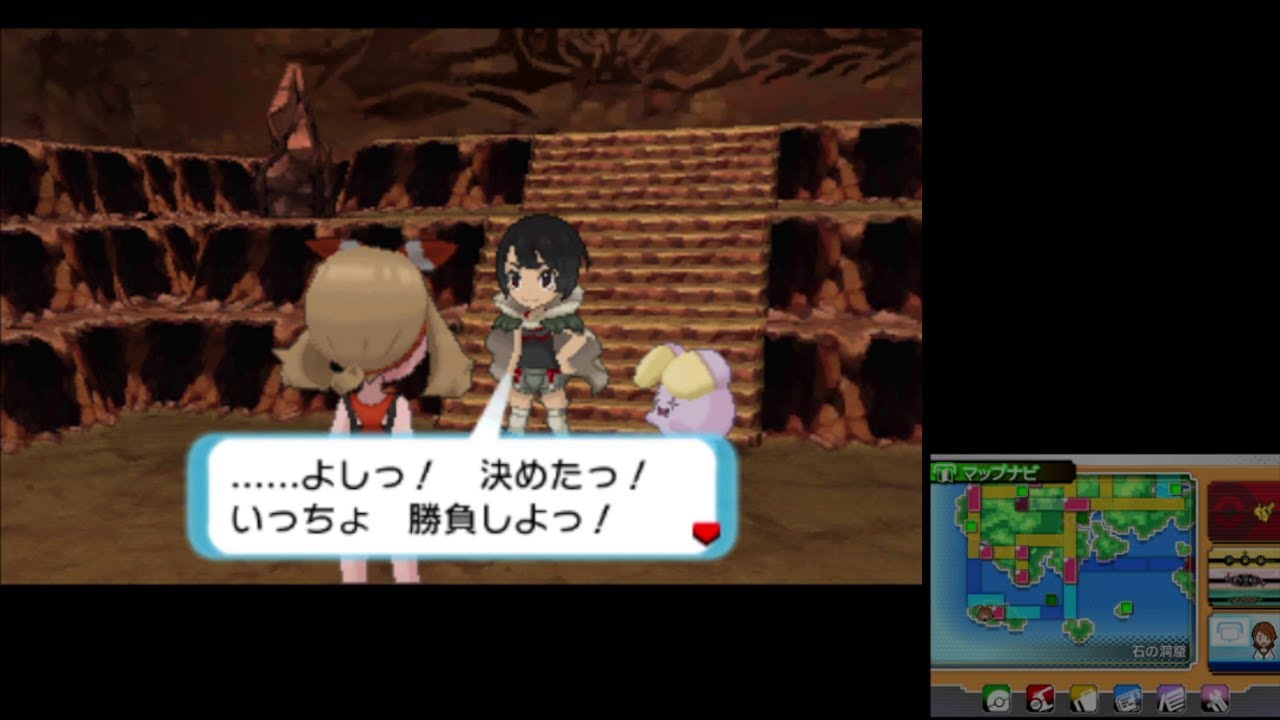Click the マップナビ header label

[1000, 472]
